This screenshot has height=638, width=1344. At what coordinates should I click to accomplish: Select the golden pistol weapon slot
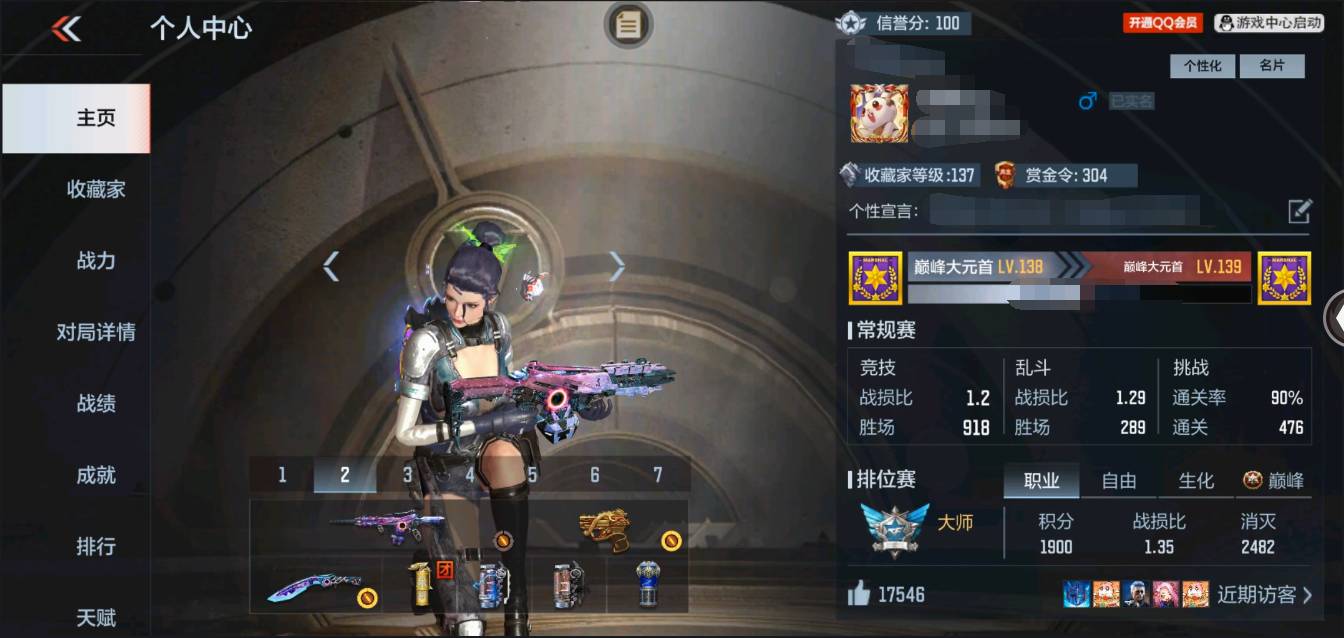(x=607, y=528)
